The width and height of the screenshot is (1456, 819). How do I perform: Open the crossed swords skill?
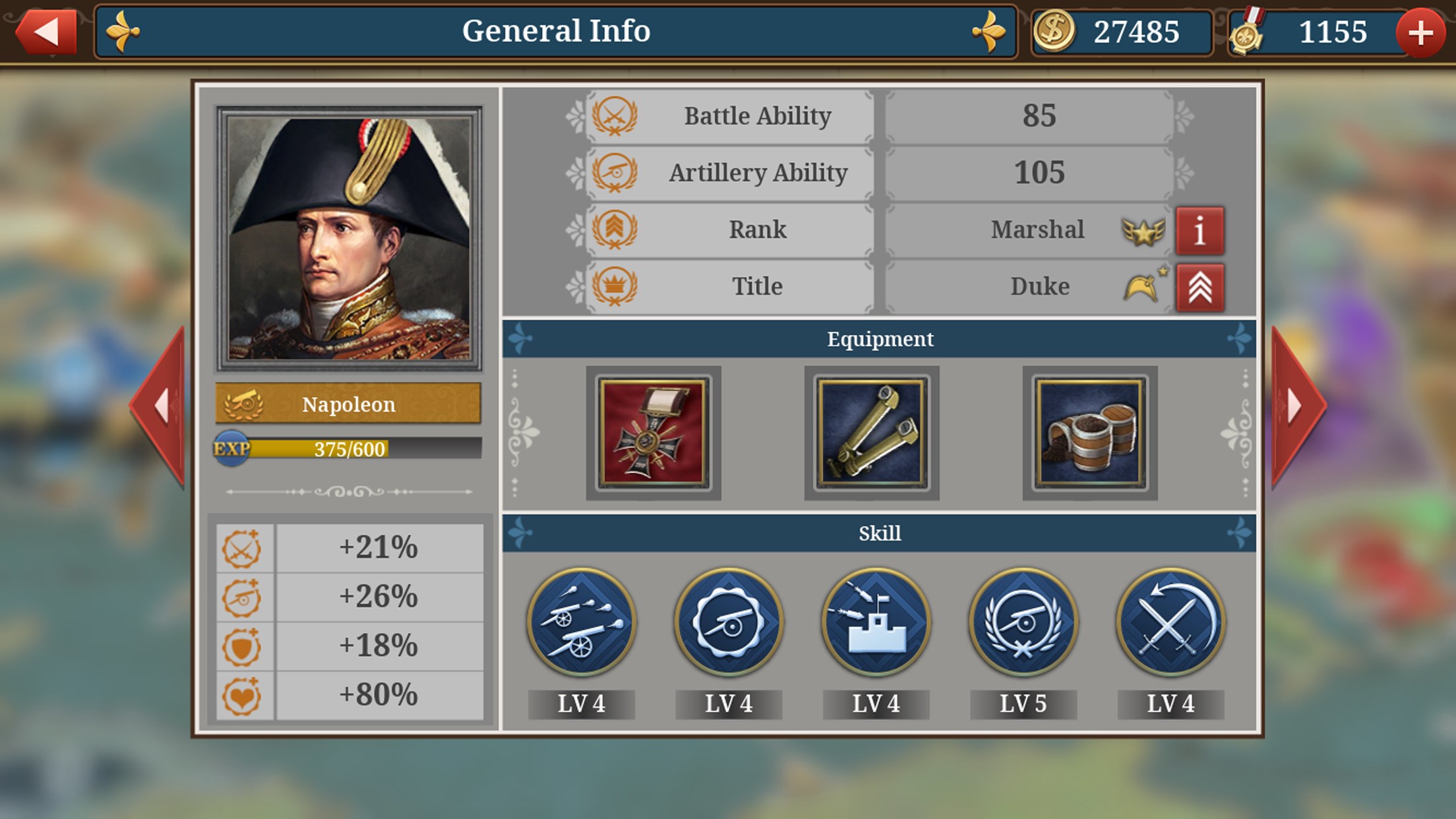(1170, 622)
